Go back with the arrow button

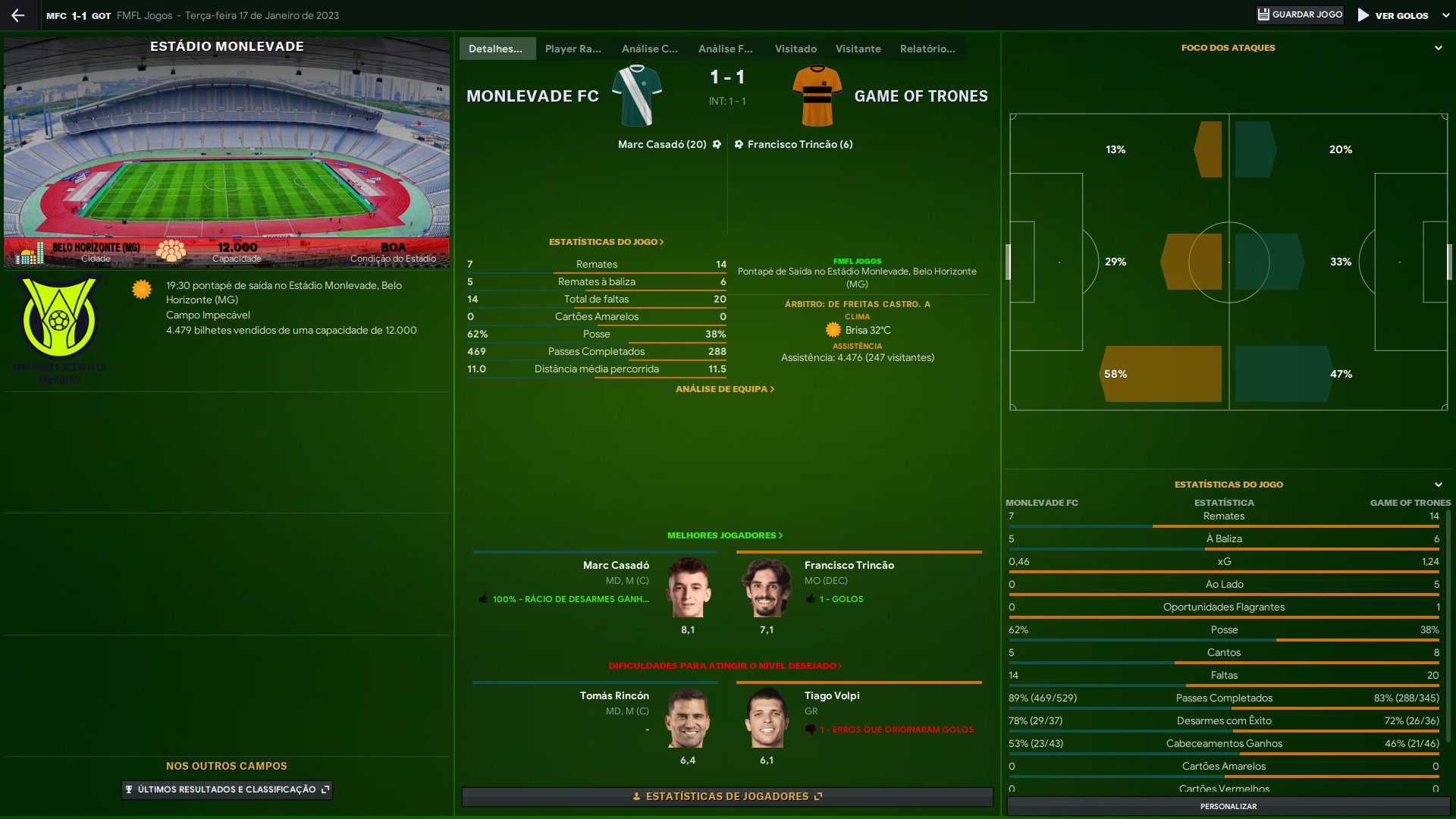coord(18,15)
